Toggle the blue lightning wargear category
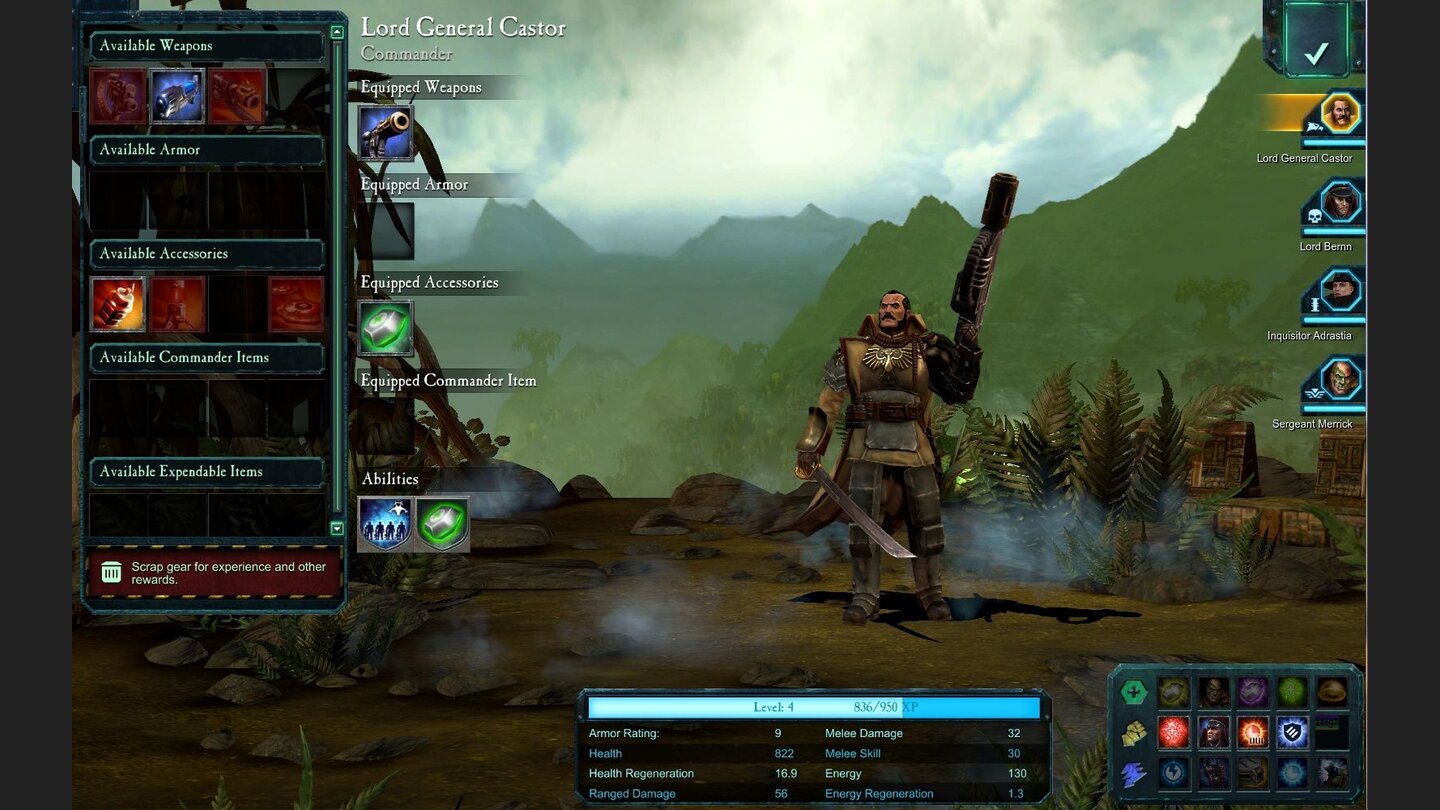 click(1133, 774)
